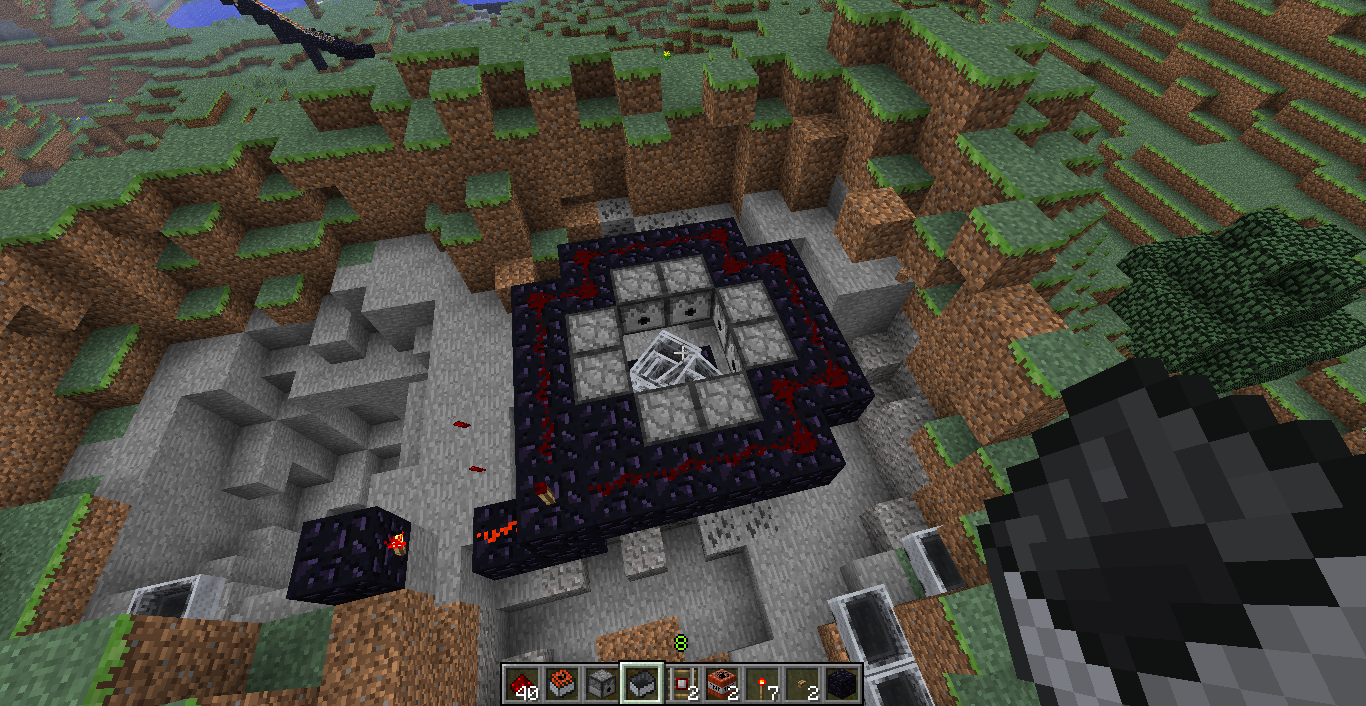Screen dimensions: 1366x706
Task: Pick the detector rail hotbar slot
Action: click(682, 683)
